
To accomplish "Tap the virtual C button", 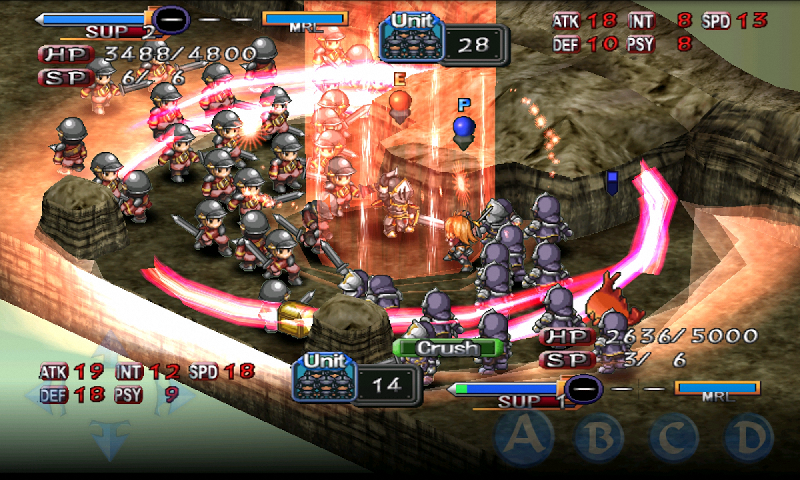I will 674,437.
